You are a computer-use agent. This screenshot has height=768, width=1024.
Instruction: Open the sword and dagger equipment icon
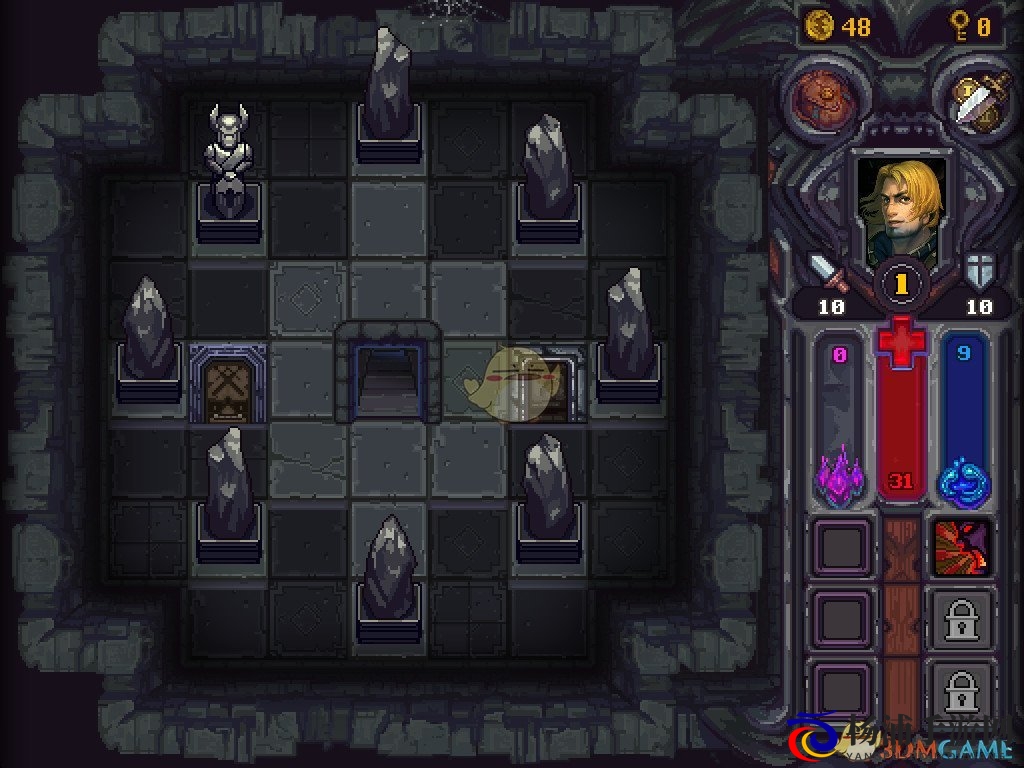(x=969, y=97)
